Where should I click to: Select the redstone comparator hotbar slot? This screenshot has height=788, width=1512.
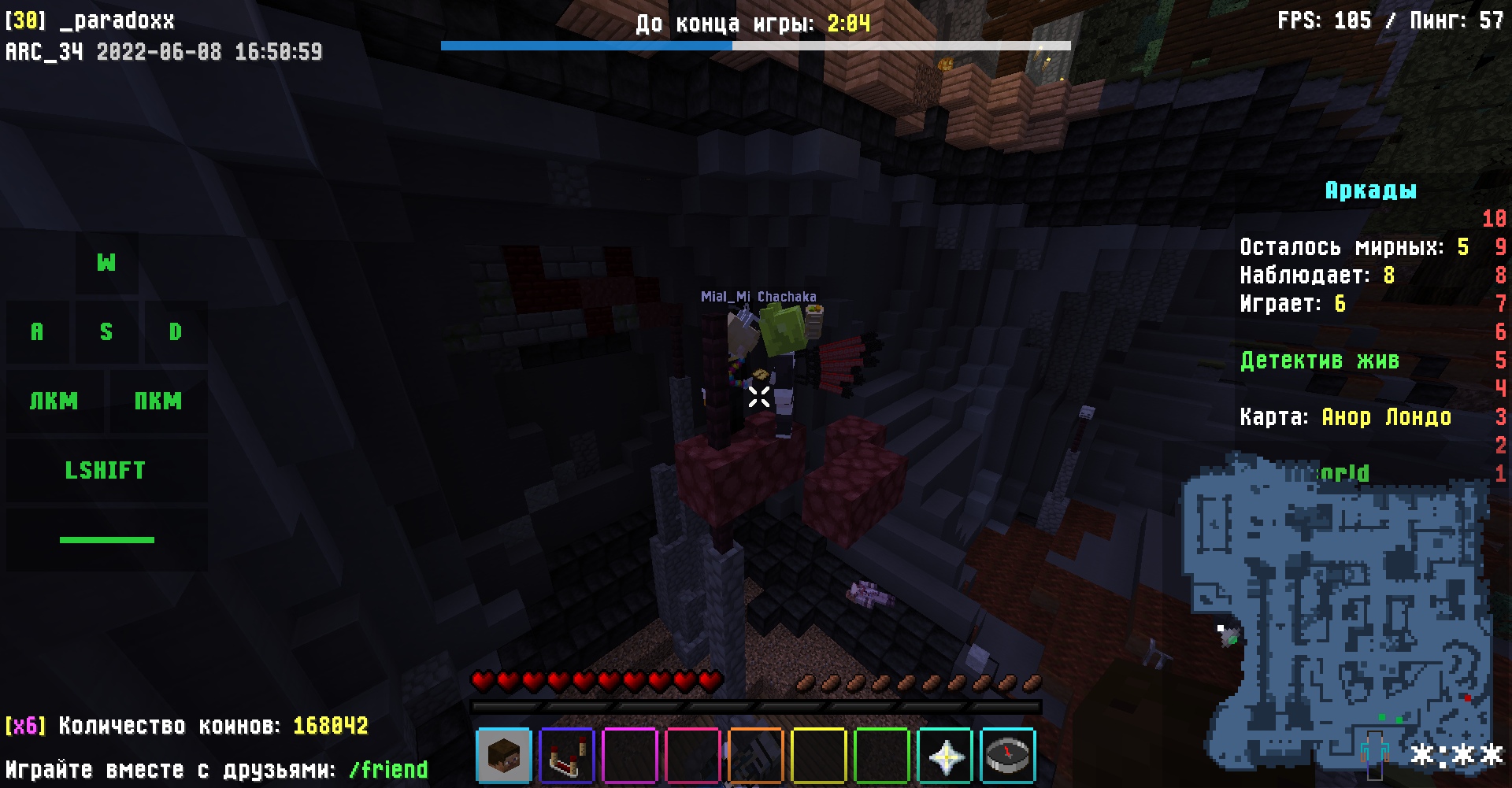coord(567,756)
